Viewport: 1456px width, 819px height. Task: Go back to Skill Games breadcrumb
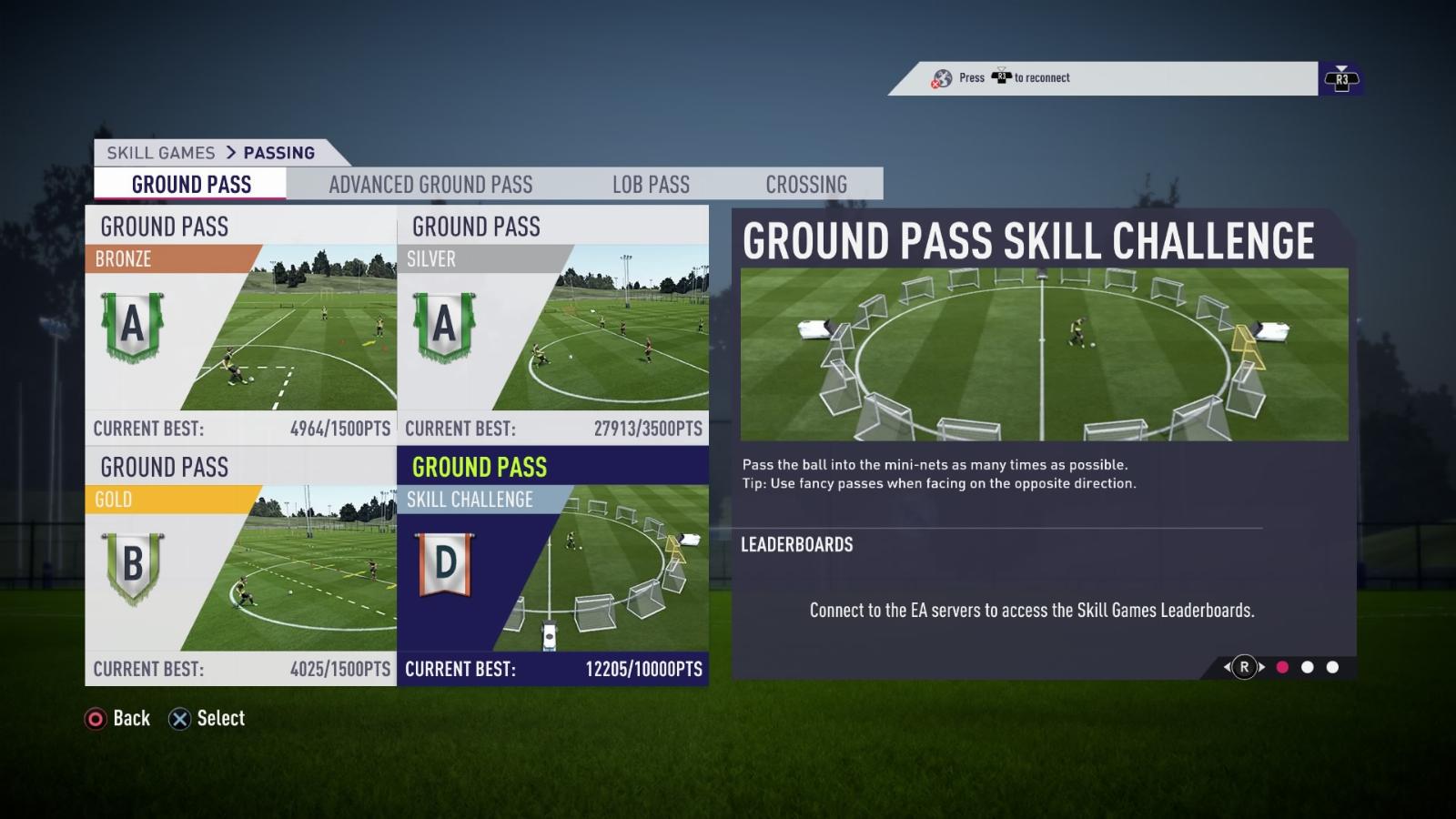(161, 153)
